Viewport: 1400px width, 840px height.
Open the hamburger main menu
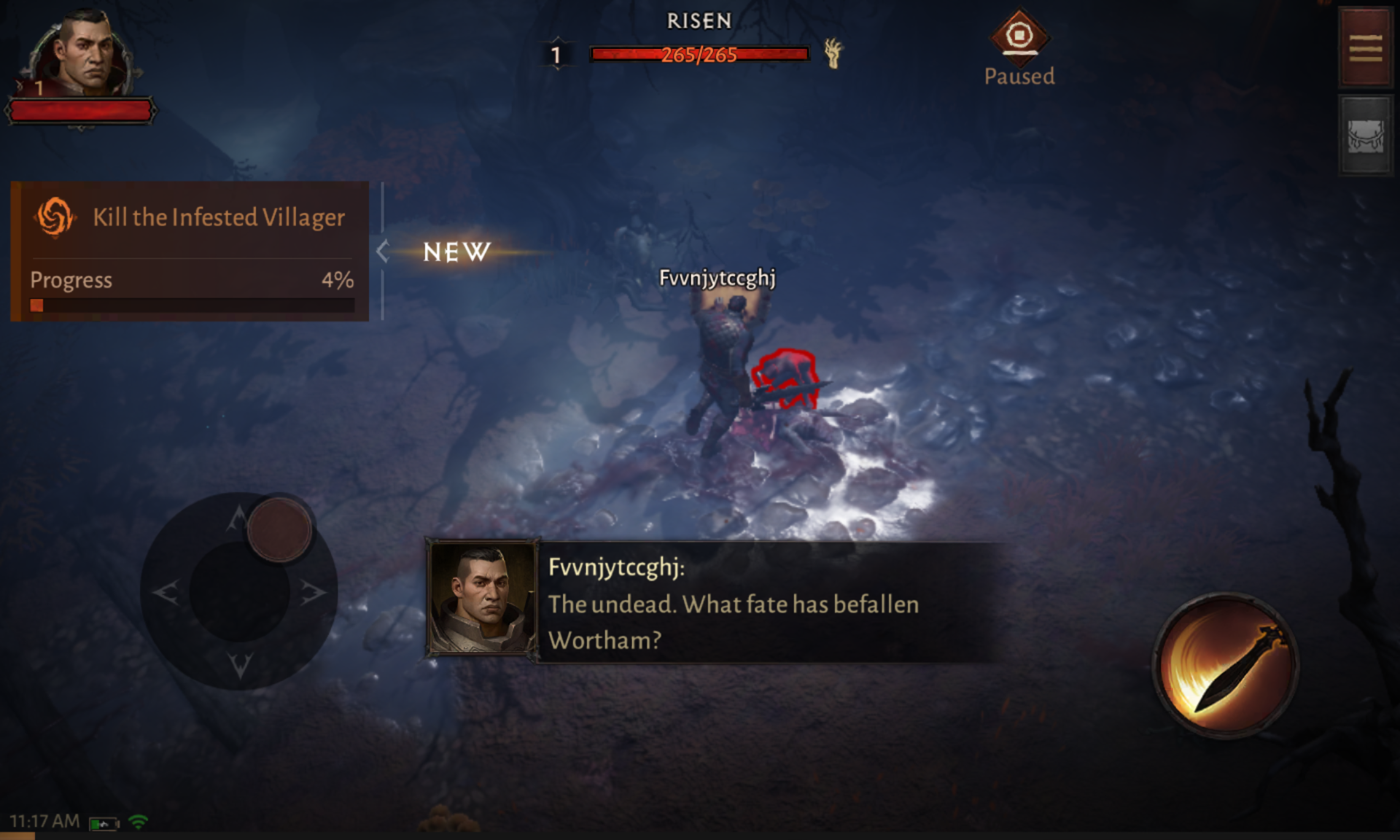pos(1365,48)
